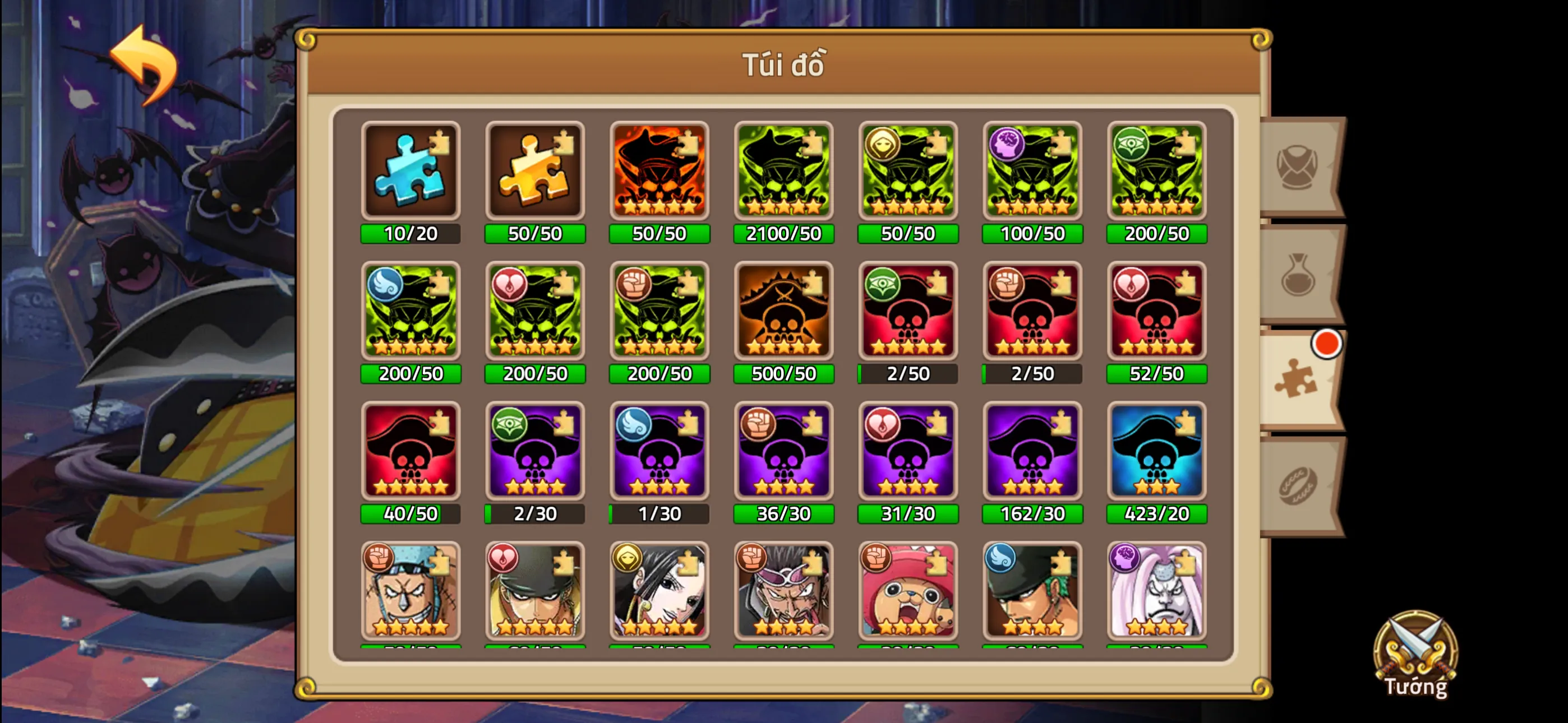This screenshot has height=723, width=1568.
Task: Select the Franky character fragment
Action: 411,594
